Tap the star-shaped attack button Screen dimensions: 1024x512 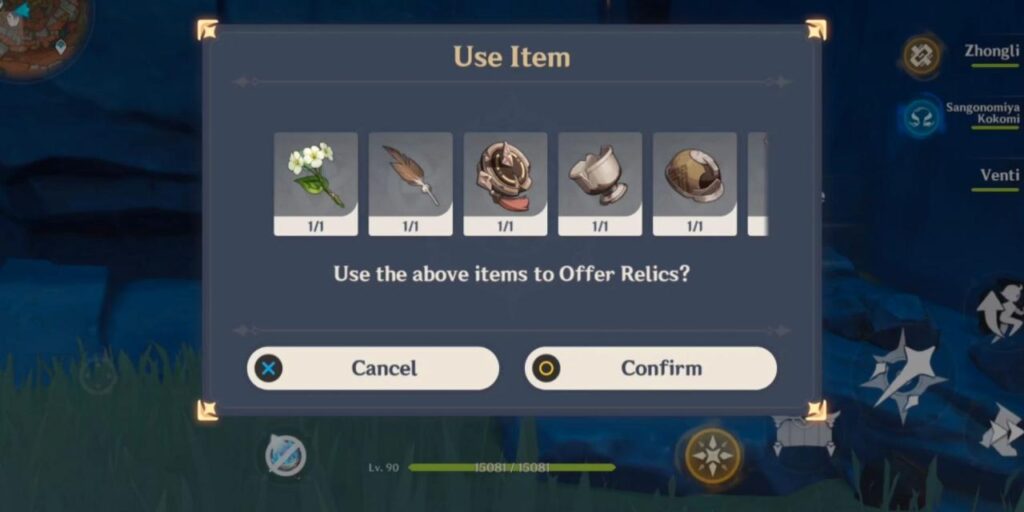900,375
